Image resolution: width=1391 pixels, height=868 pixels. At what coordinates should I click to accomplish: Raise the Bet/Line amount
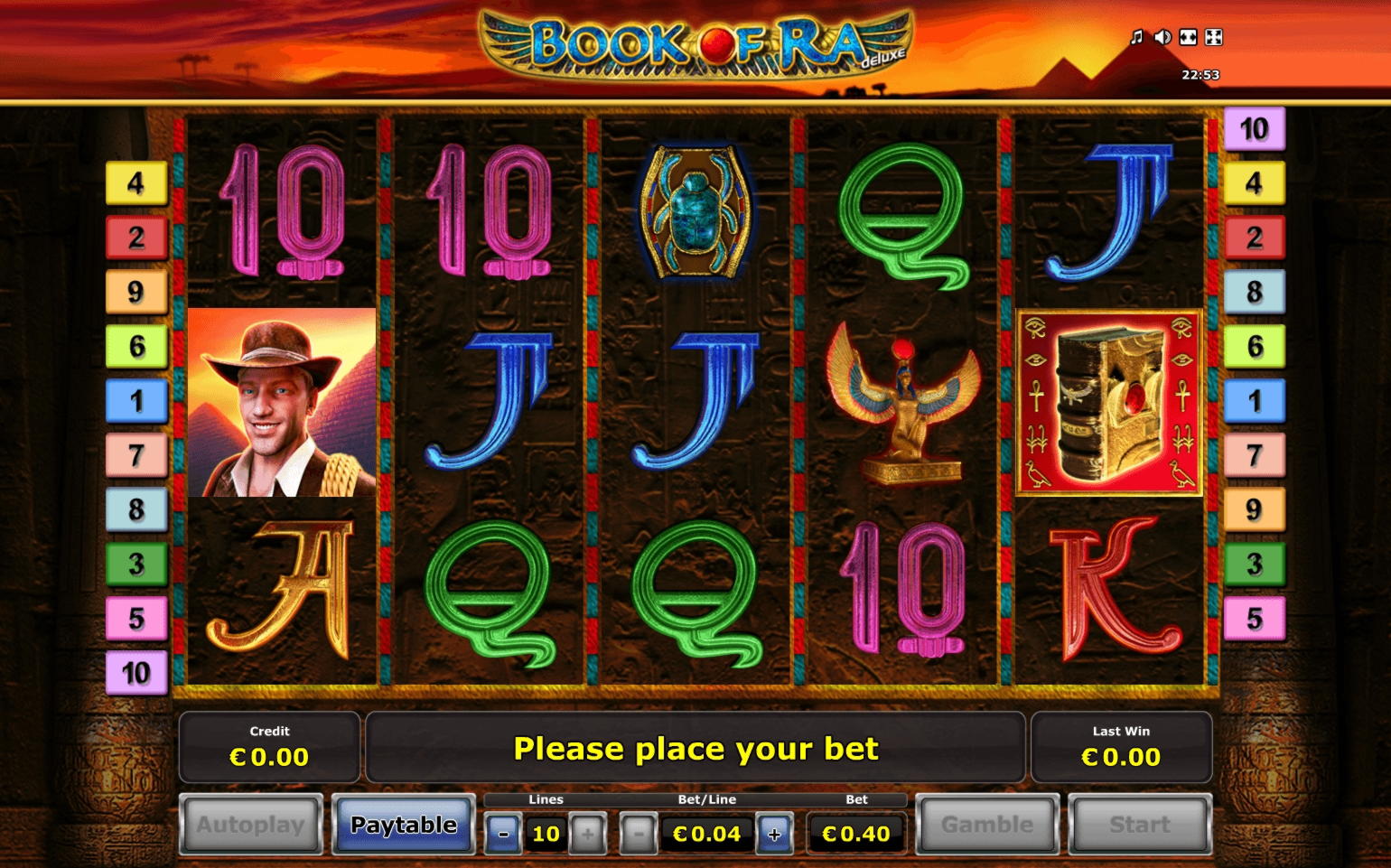774,834
